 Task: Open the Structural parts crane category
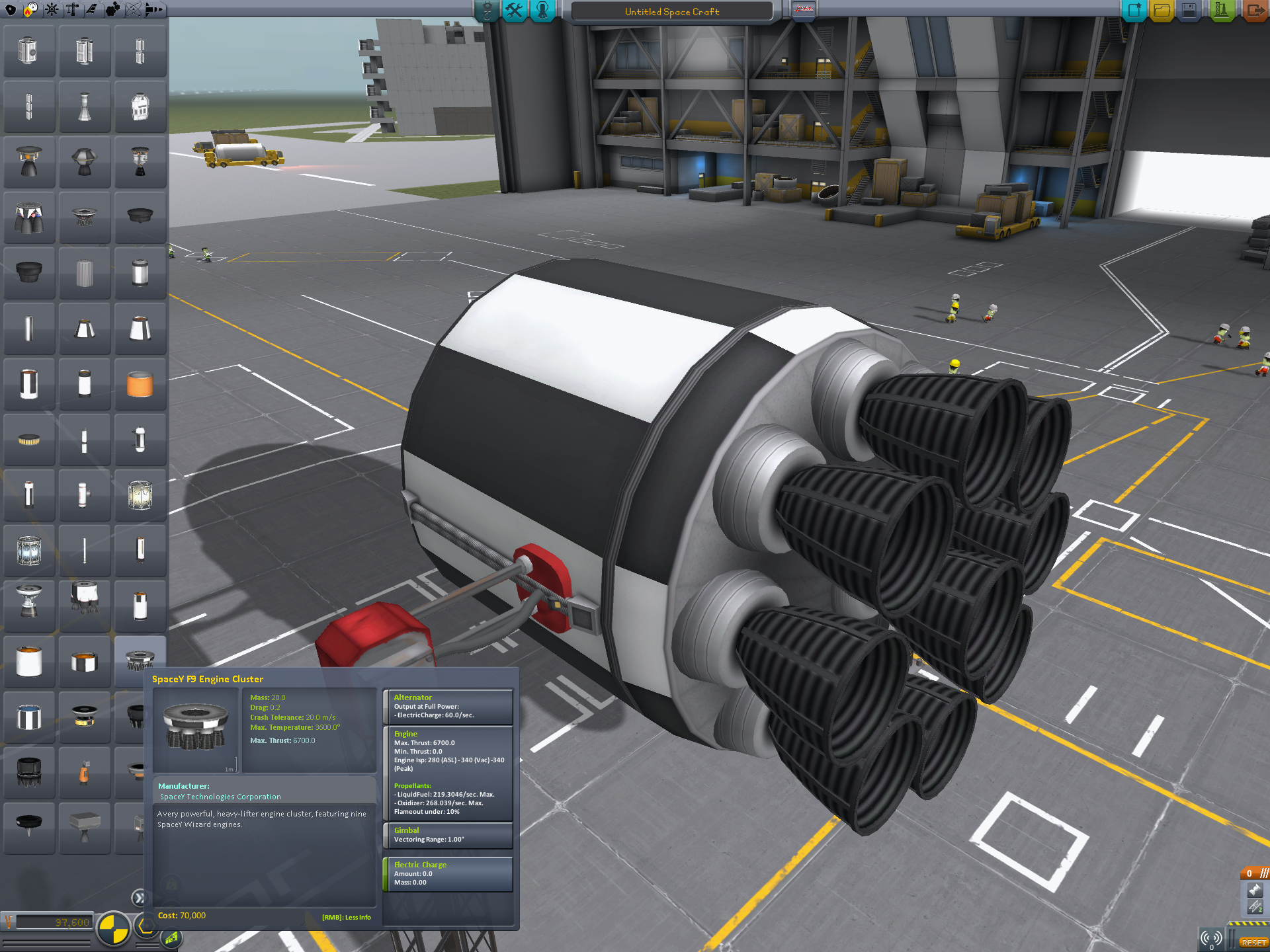point(71,9)
